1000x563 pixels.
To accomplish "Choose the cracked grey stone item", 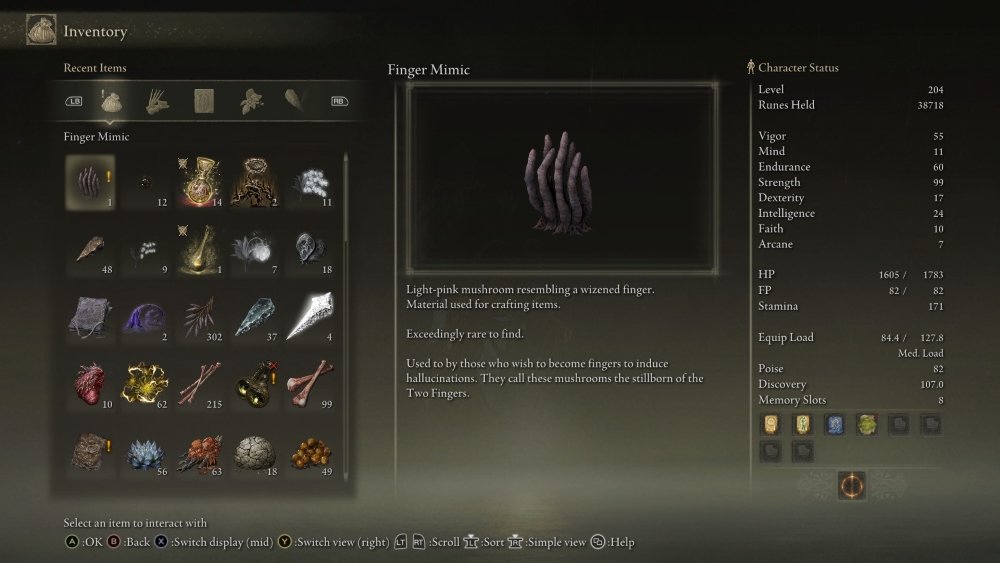I will (x=254, y=451).
